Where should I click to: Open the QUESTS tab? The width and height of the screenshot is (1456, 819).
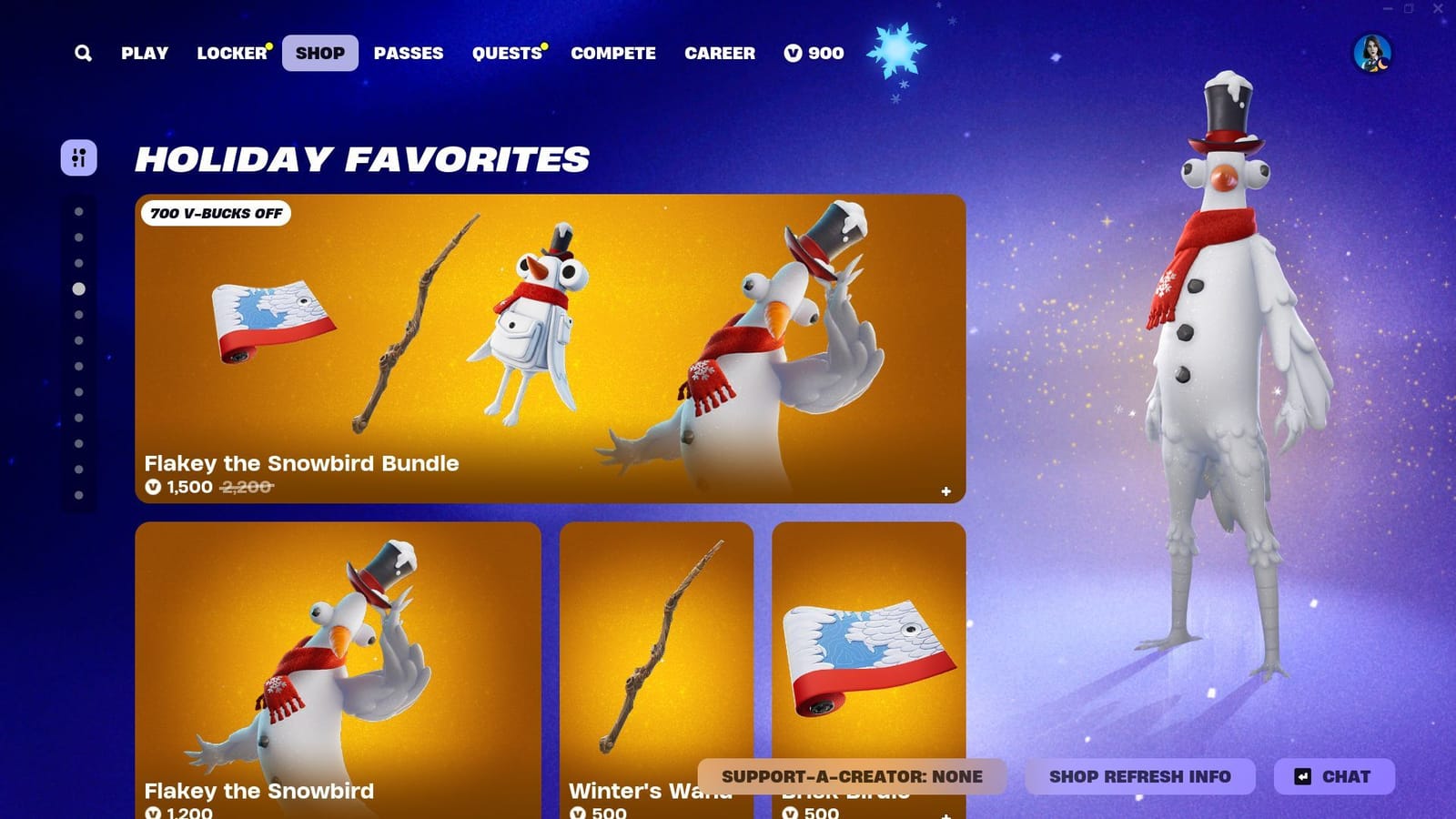pyautogui.click(x=506, y=53)
